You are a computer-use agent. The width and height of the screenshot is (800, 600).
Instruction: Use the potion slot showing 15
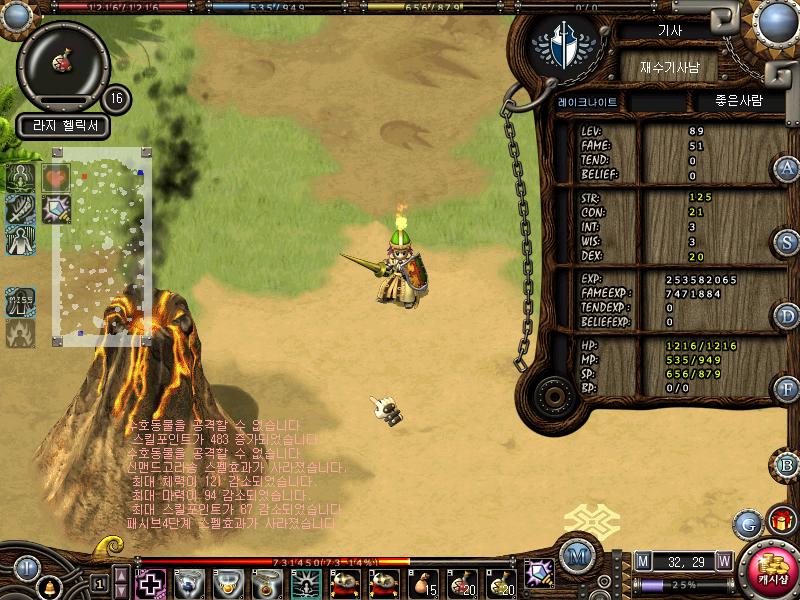pyautogui.click(x=423, y=582)
